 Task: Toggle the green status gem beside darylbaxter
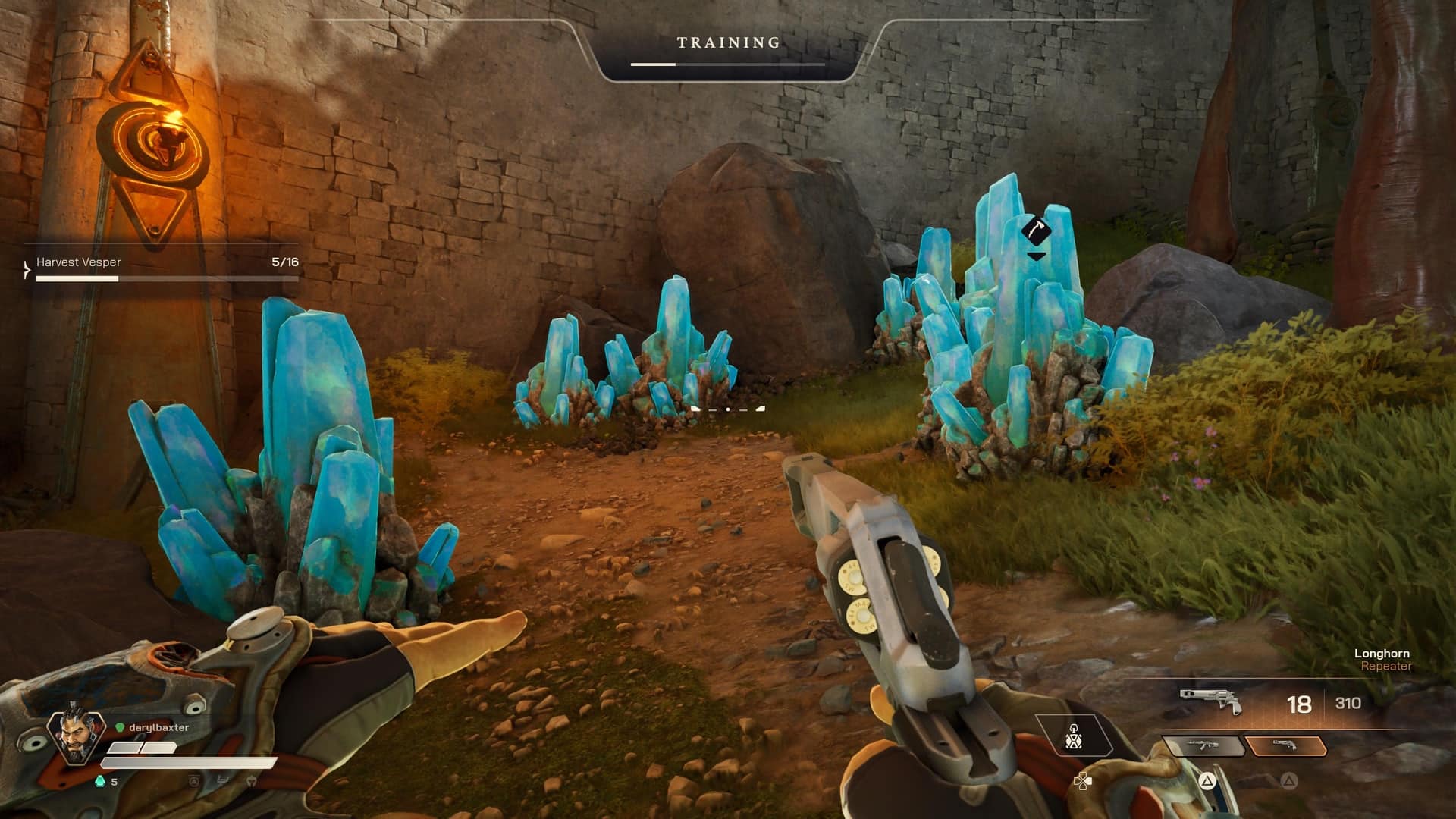[x=120, y=727]
